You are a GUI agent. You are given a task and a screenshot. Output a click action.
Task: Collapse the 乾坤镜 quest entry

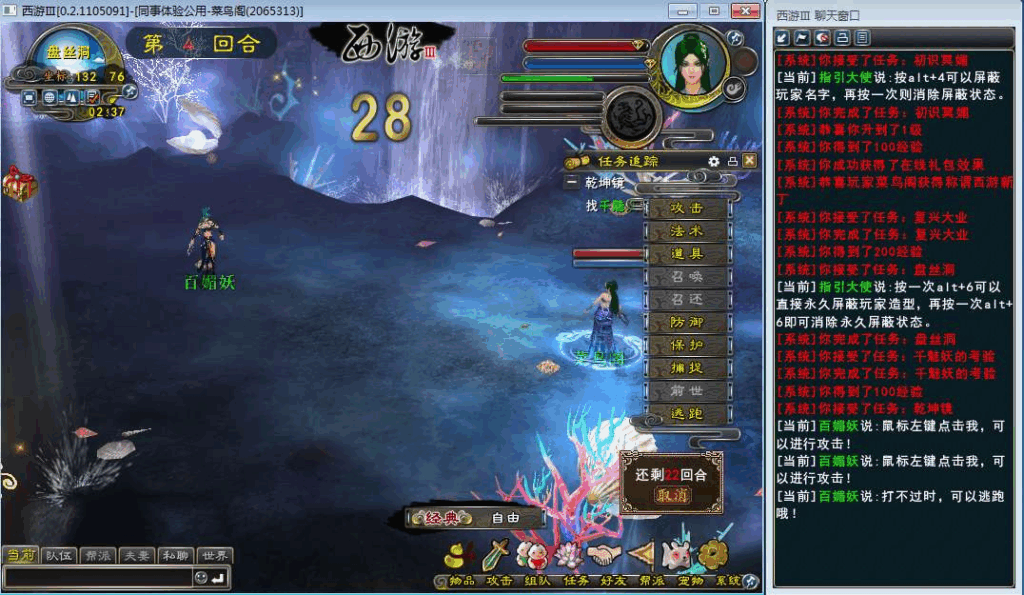pyautogui.click(x=571, y=183)
